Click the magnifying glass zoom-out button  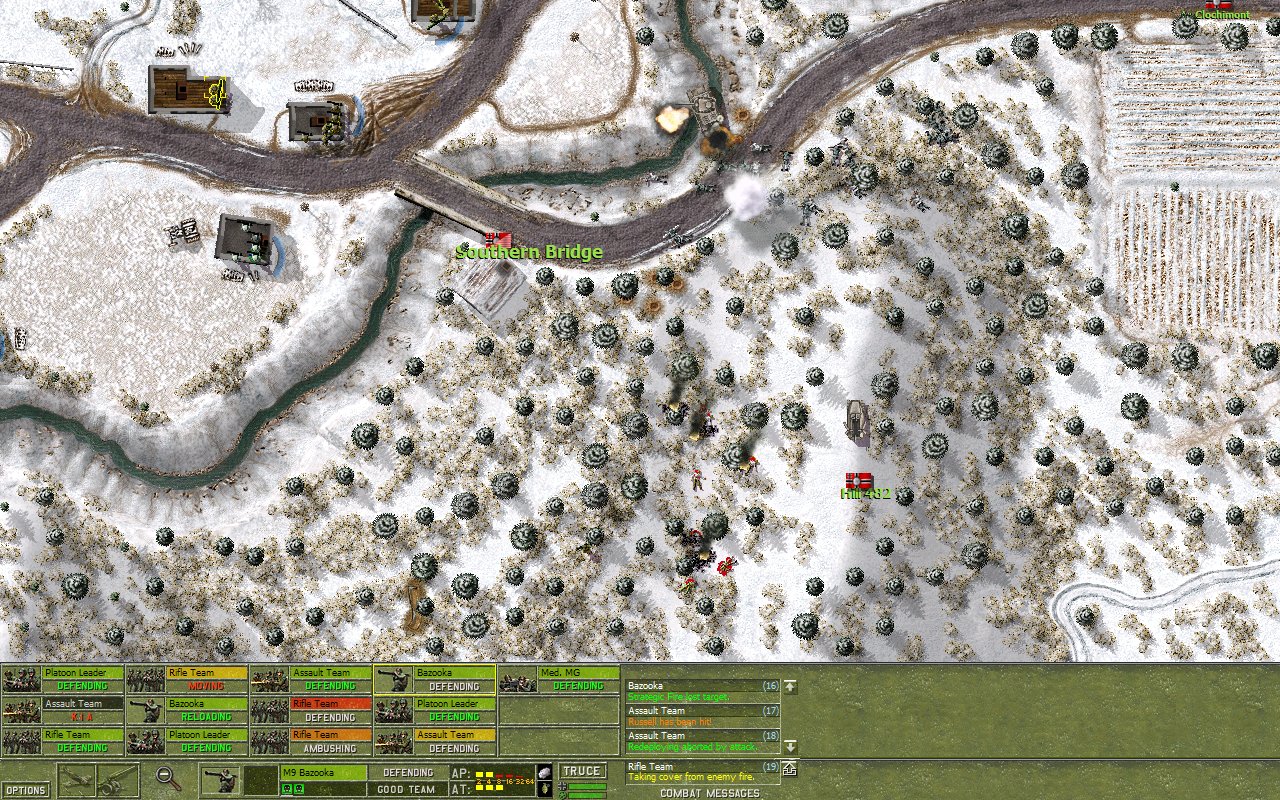(169, 778)
